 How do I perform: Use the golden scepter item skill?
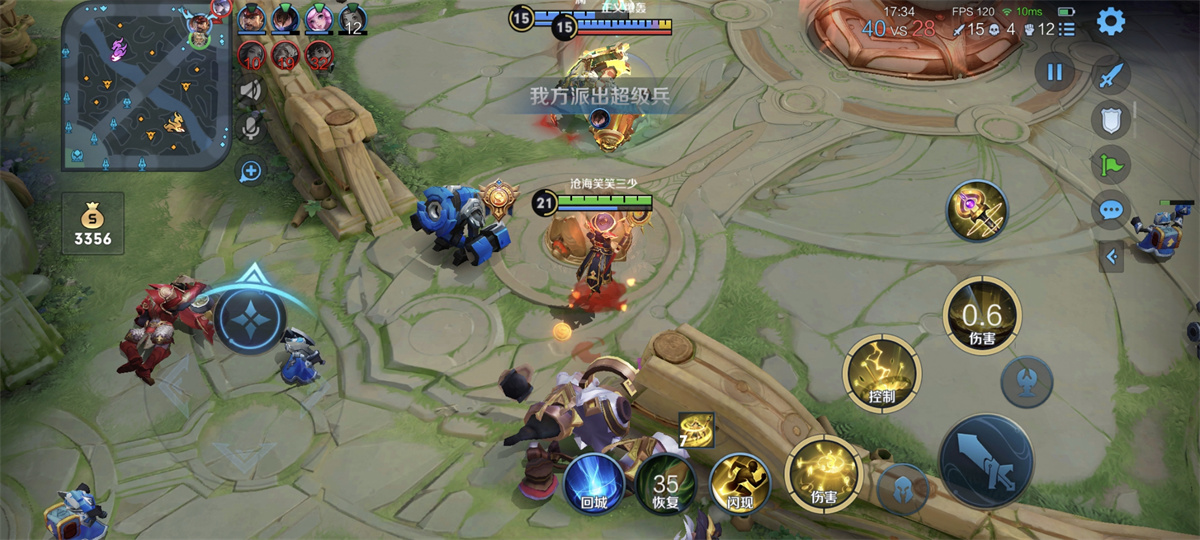pos(977,211)
